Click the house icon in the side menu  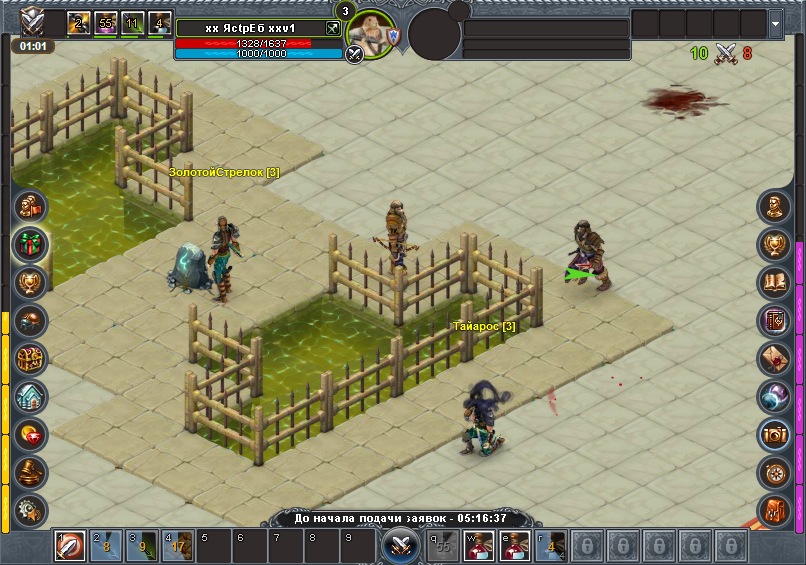pos(30,396)
